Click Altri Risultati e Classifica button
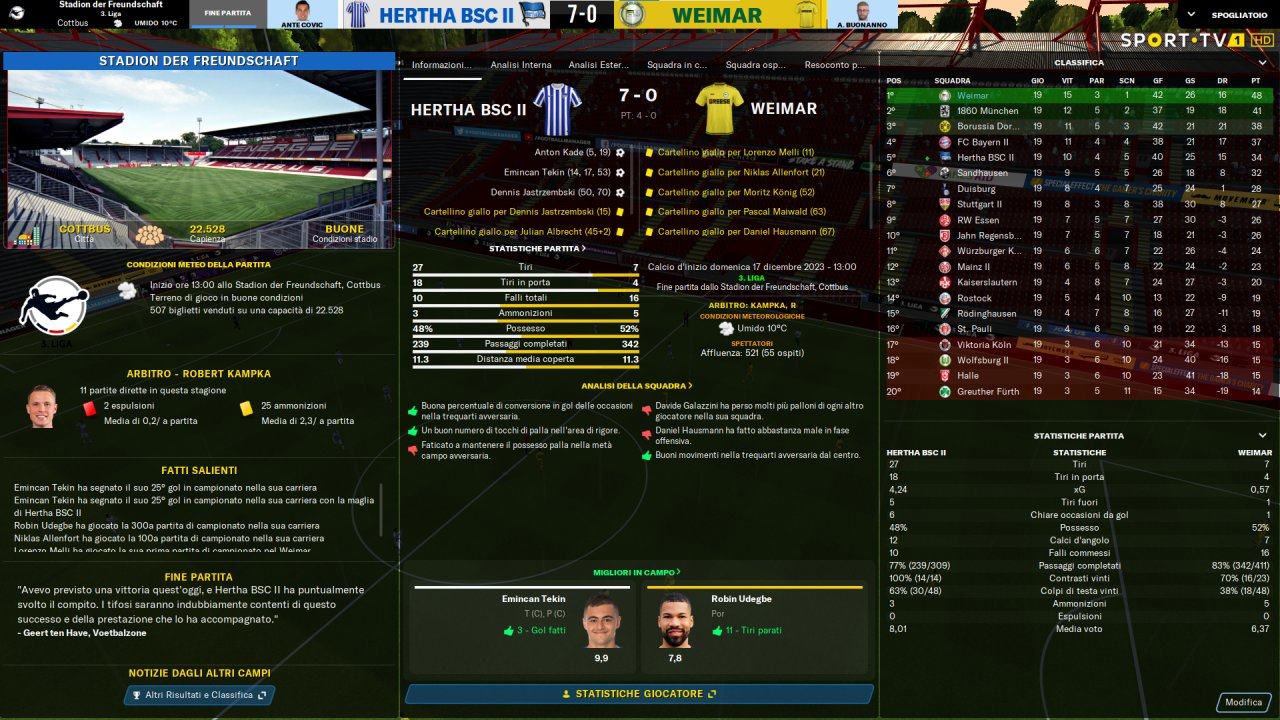This screenshot has height=720, width=1280. [199, 695]
